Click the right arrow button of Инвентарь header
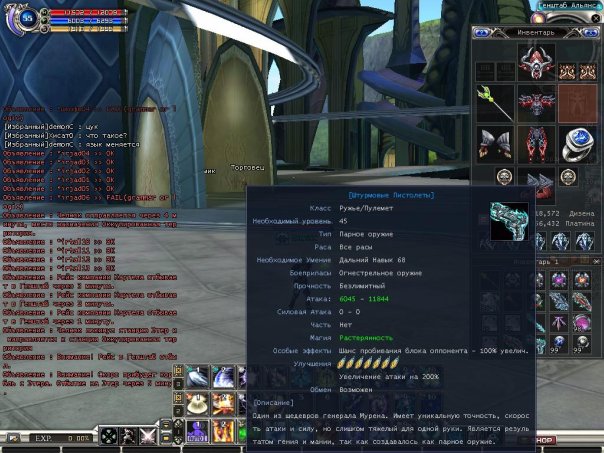The image size is (604, 453). pyautogui.click(x=592, y=32)
